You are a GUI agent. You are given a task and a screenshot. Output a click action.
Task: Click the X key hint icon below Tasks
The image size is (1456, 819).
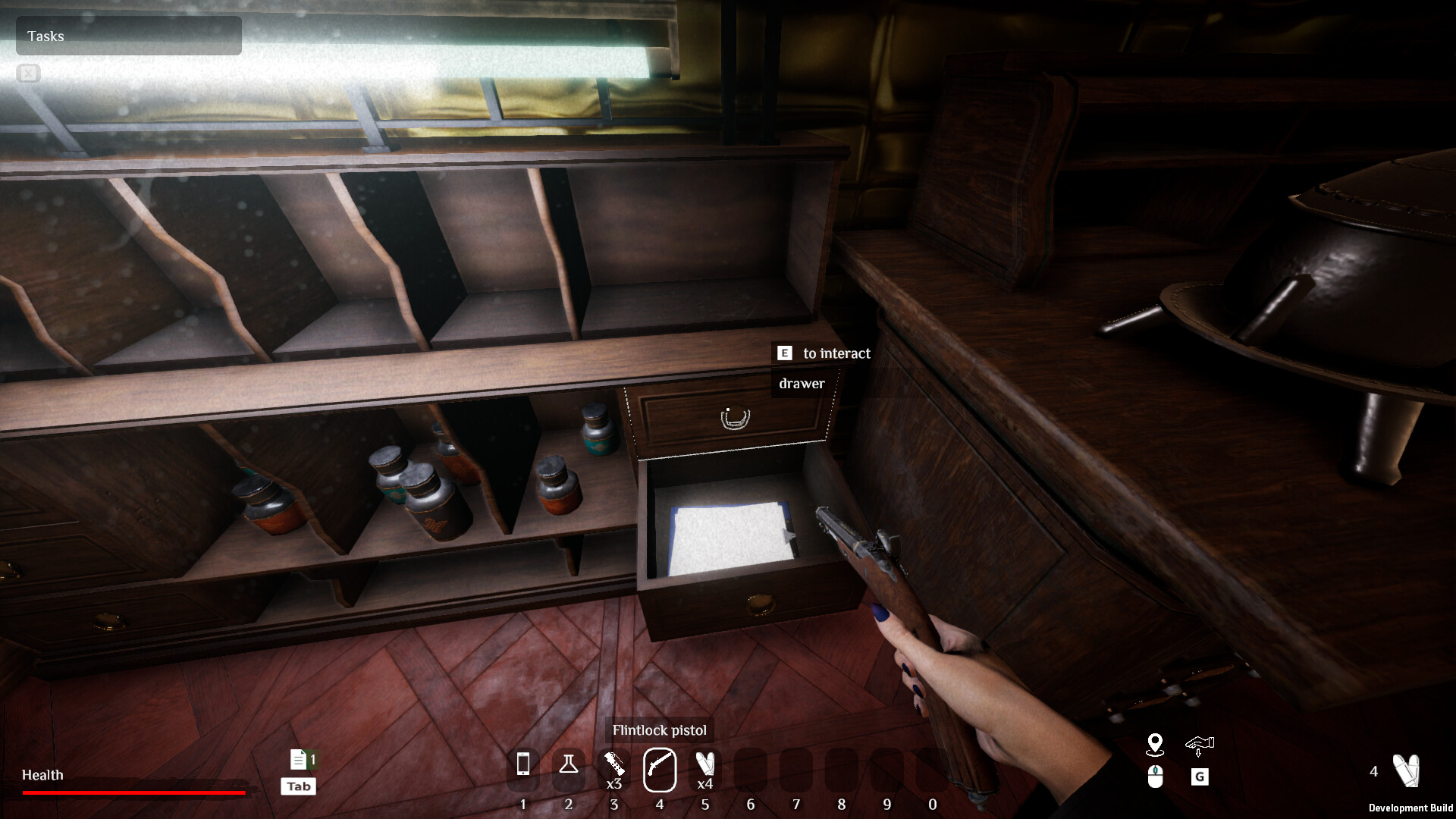pos(28,74)
